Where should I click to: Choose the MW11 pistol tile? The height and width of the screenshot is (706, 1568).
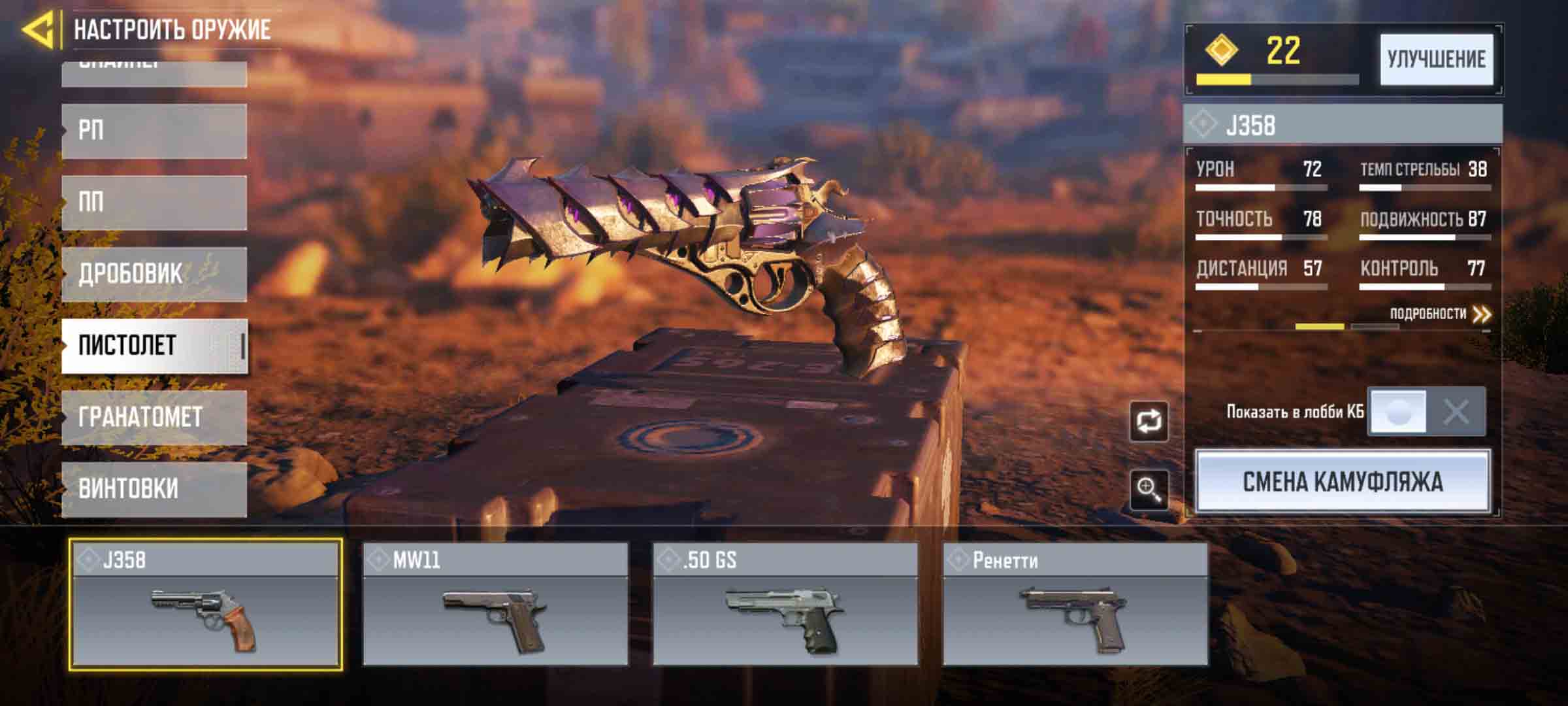point(495,604)
